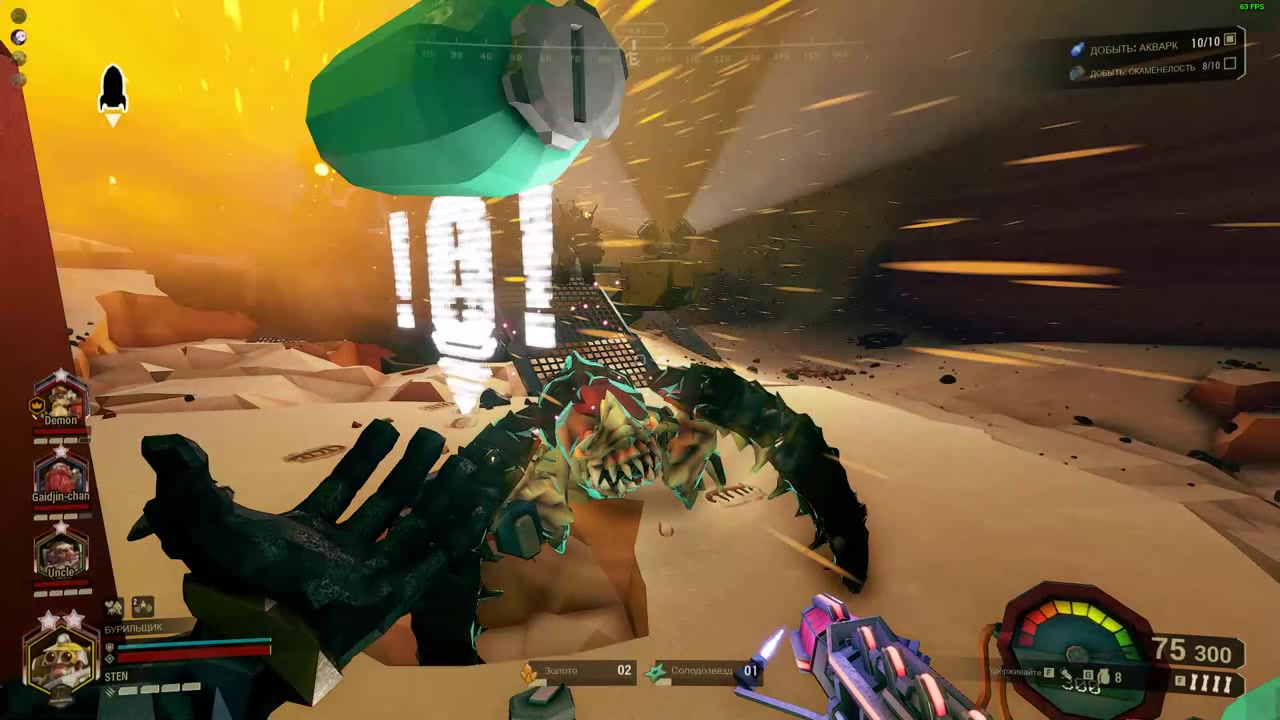This screenshot has height=720, width=1280.
Task: Select the БУРИЛЬЩИК class label above STEN
Action: click(x=136, y=626)
